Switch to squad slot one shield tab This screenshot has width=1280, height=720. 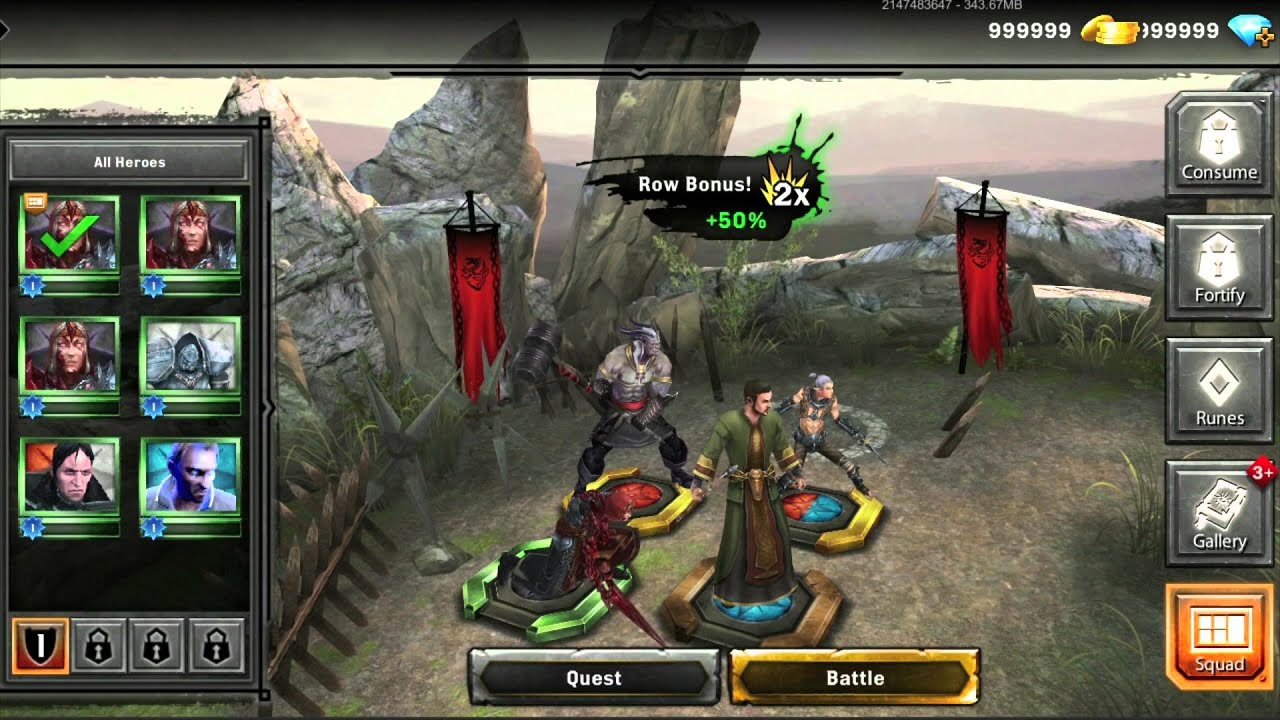[x=41, y=646]
